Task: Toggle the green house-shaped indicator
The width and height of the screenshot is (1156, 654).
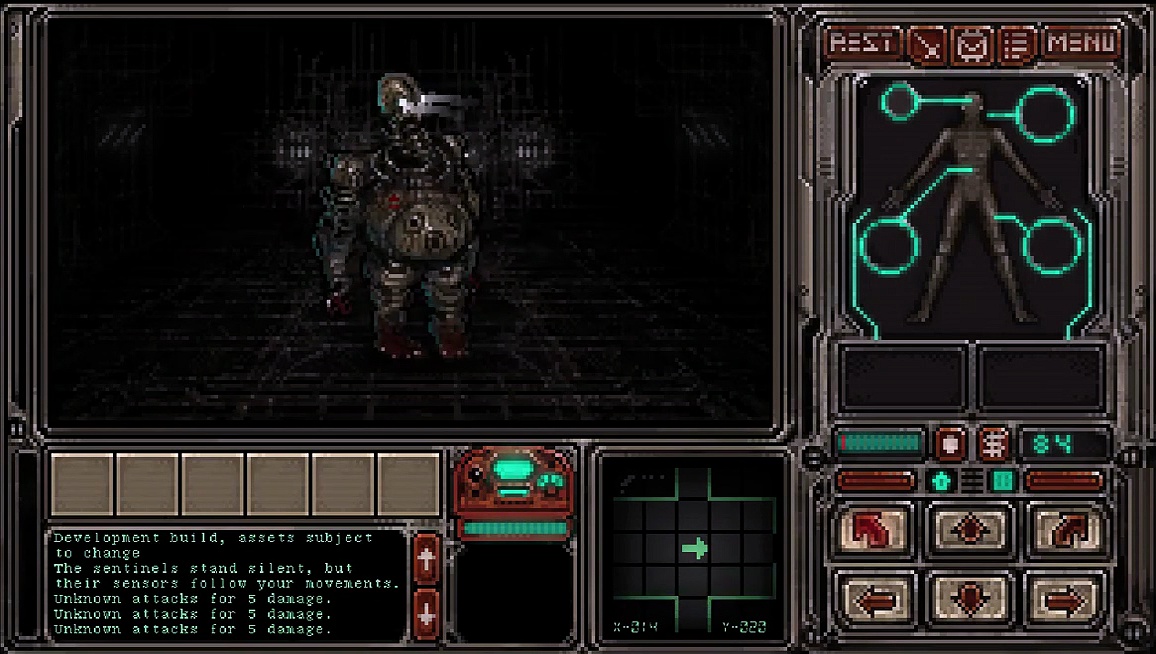Action: pos(940,481)
